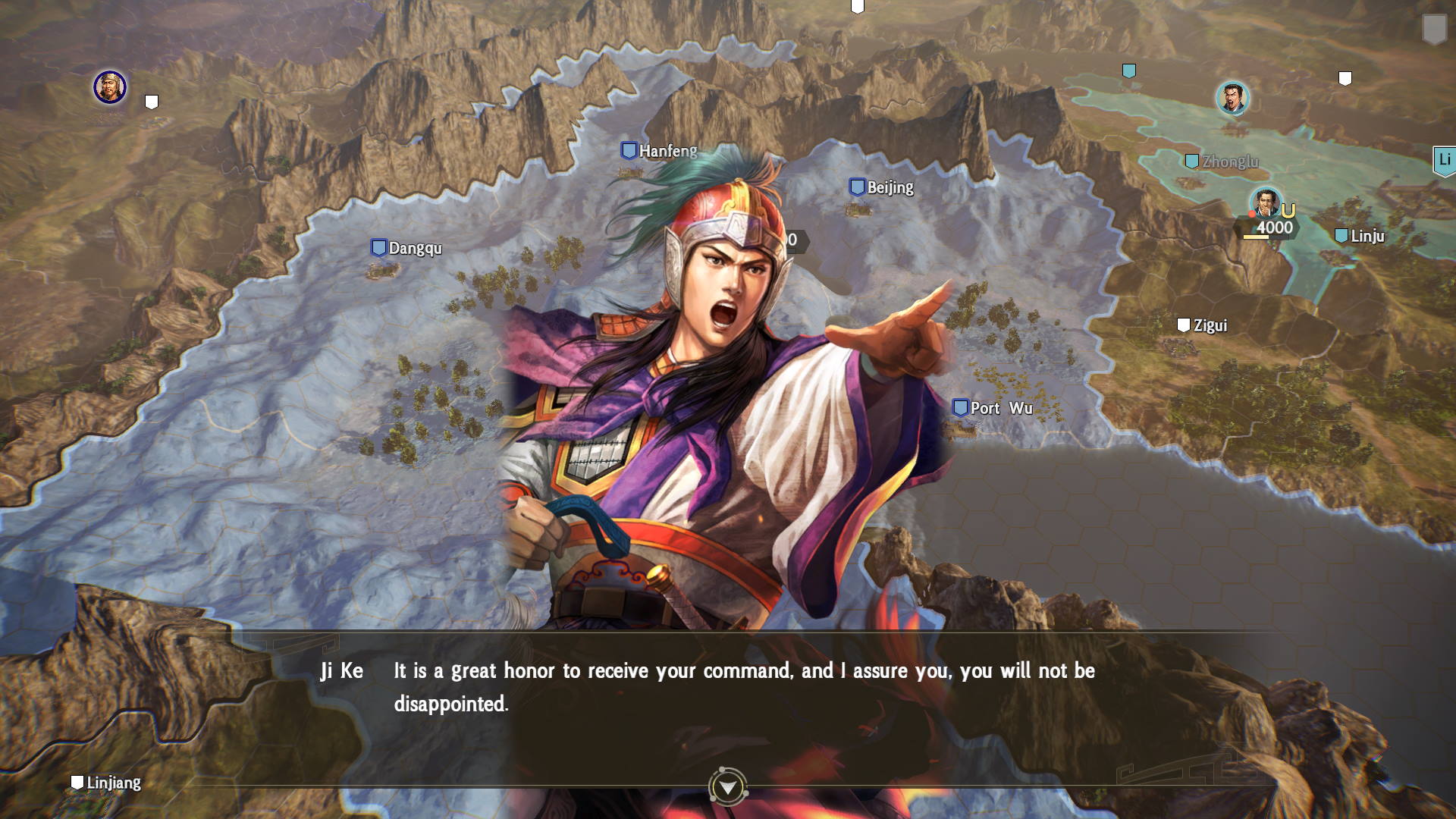This screenshot has width=1456, height=819.
Task: Click the Beijing settlement marker icon
Action: point(858,187)
